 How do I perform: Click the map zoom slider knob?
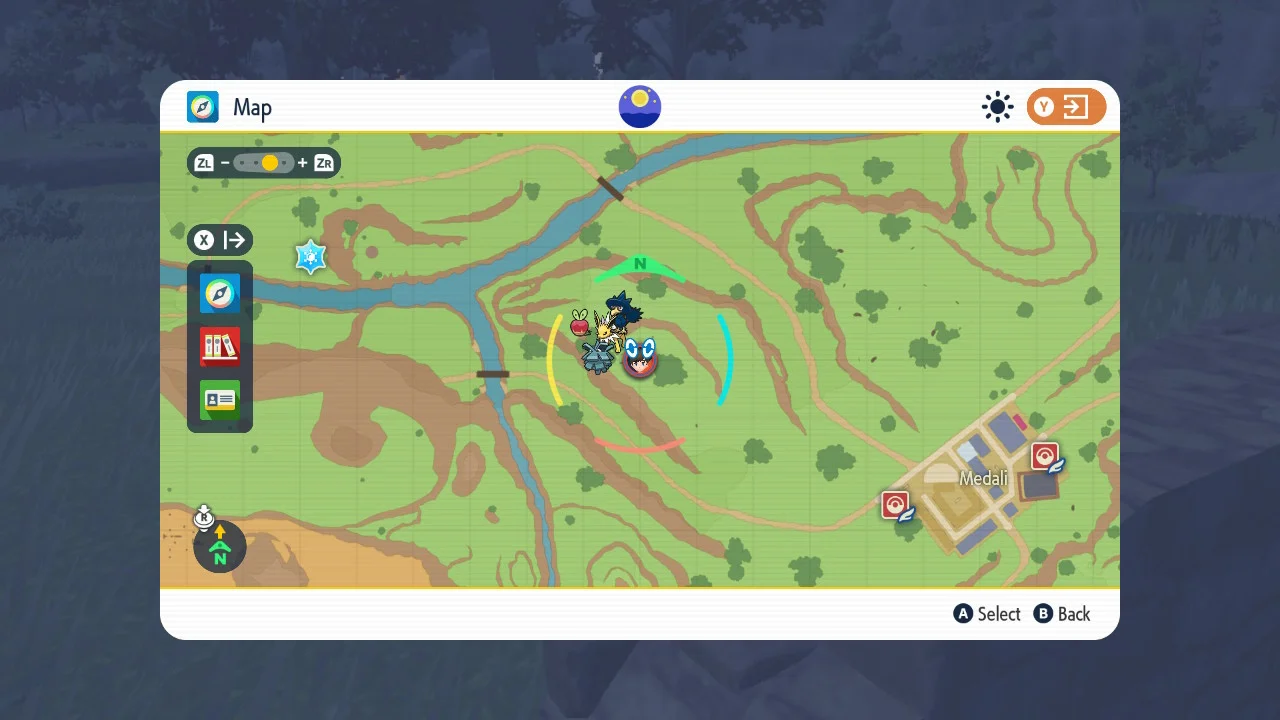click(269, 163)
